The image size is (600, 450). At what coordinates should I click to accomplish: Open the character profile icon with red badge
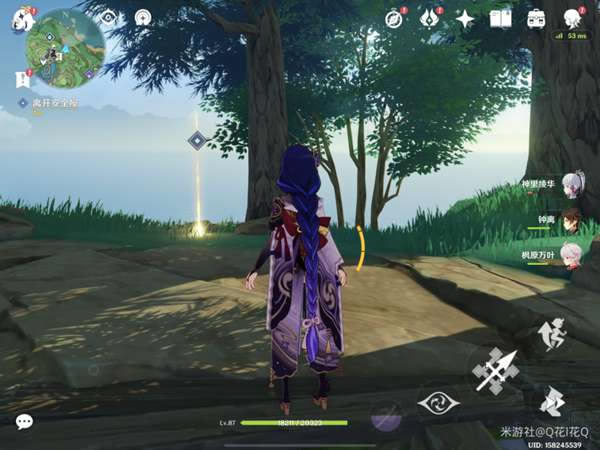point(572,18)
